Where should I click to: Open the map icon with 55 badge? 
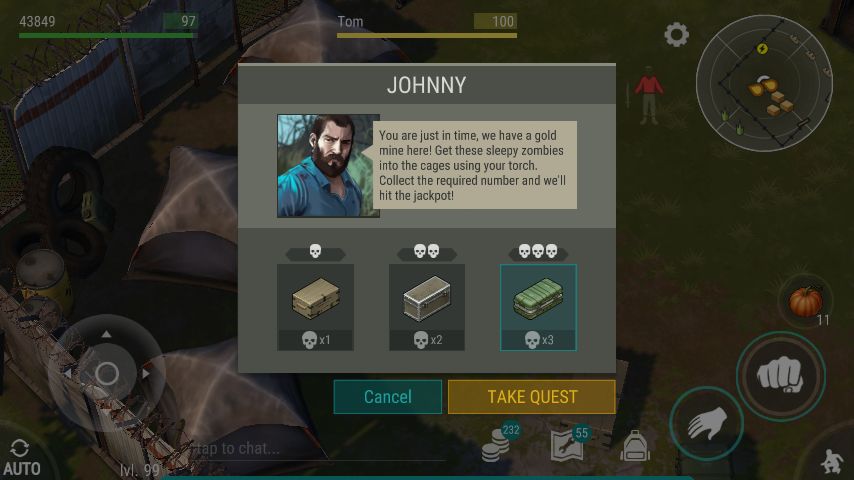[x=567, y=446]
